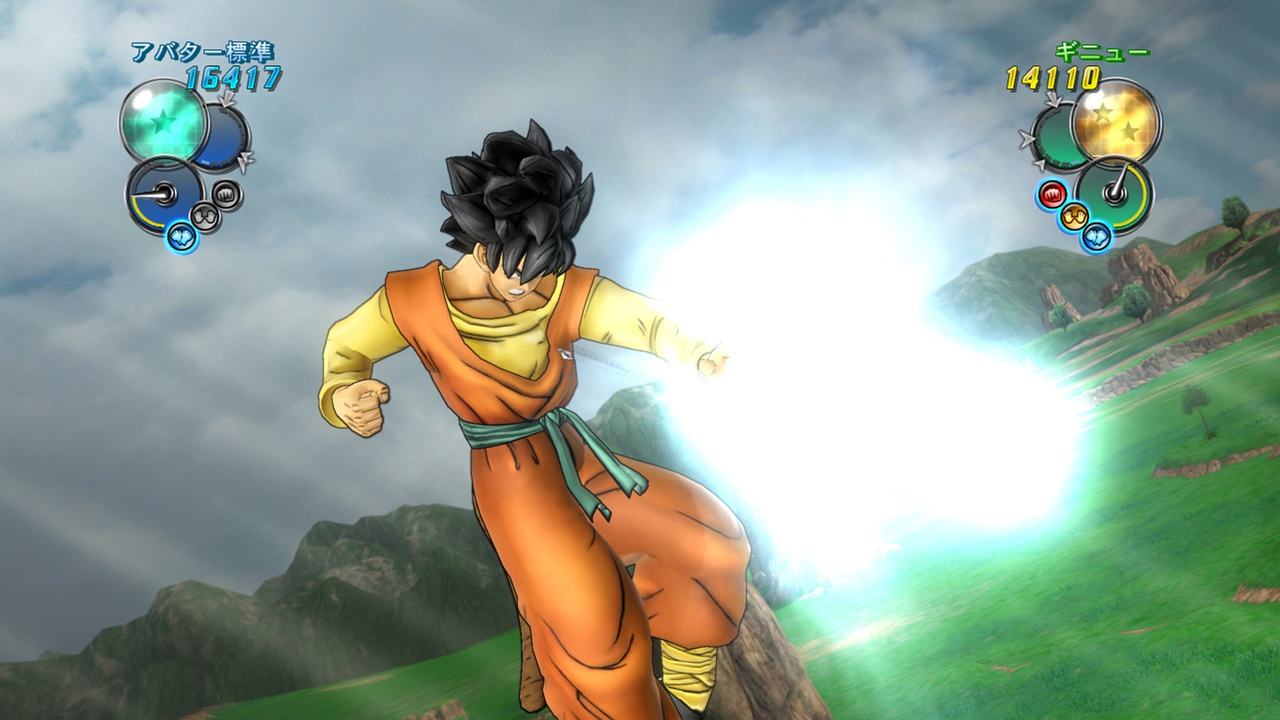Click the highlighted blue gloves icon on left HUD
This screenshot has width=1280, height=720.
click(x=181, y=236)
